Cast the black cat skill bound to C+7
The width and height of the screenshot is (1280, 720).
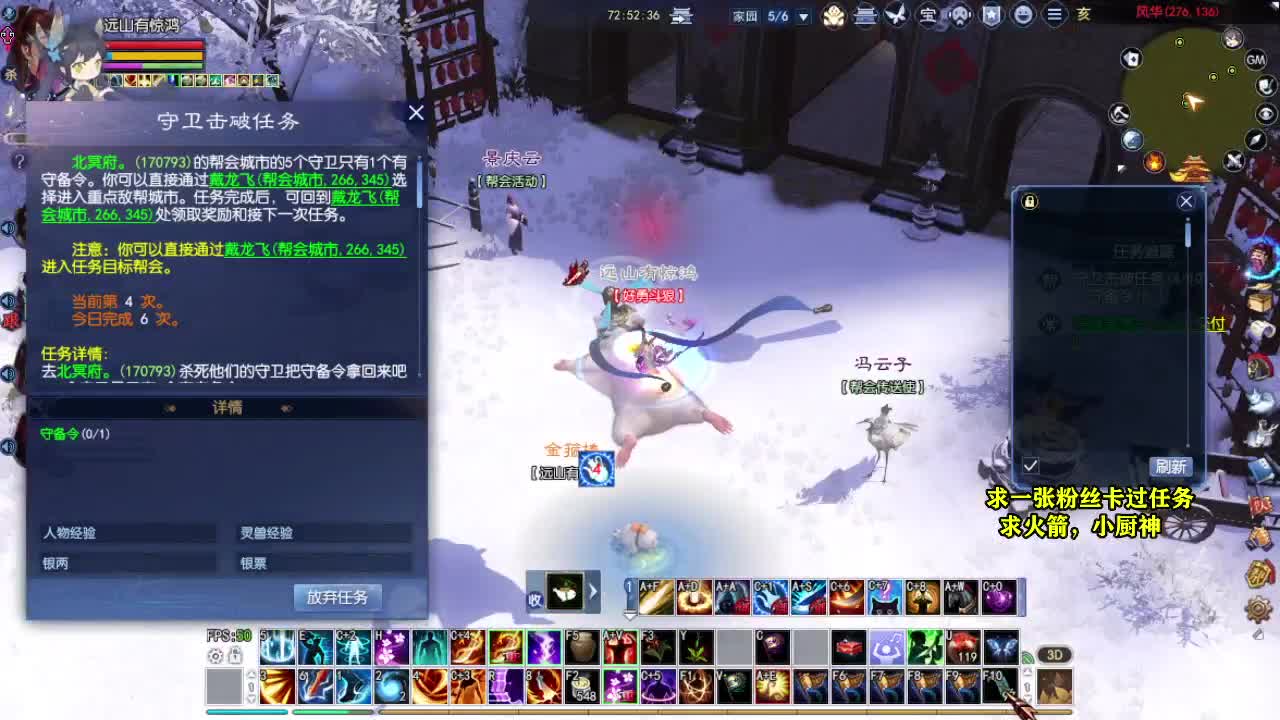pyautogui.click(x=882, y=595)
